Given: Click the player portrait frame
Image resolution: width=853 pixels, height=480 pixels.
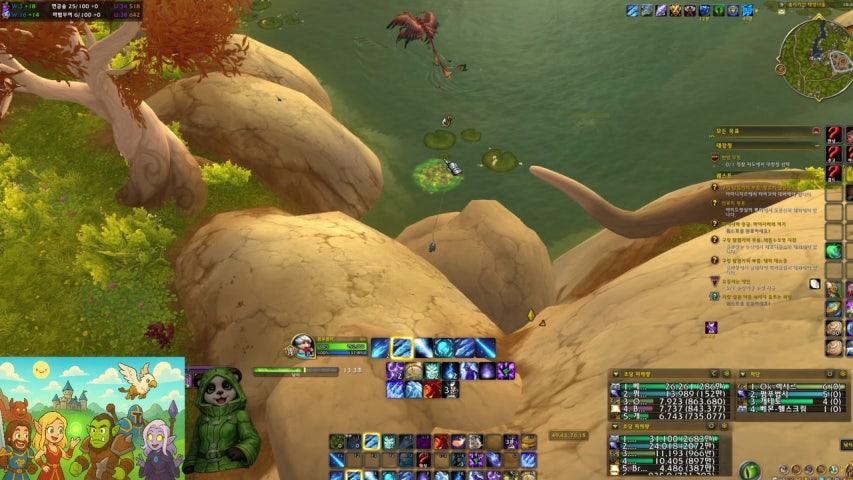Looking at the screenshot, I should pyautogui.click(x=301, y=347).
